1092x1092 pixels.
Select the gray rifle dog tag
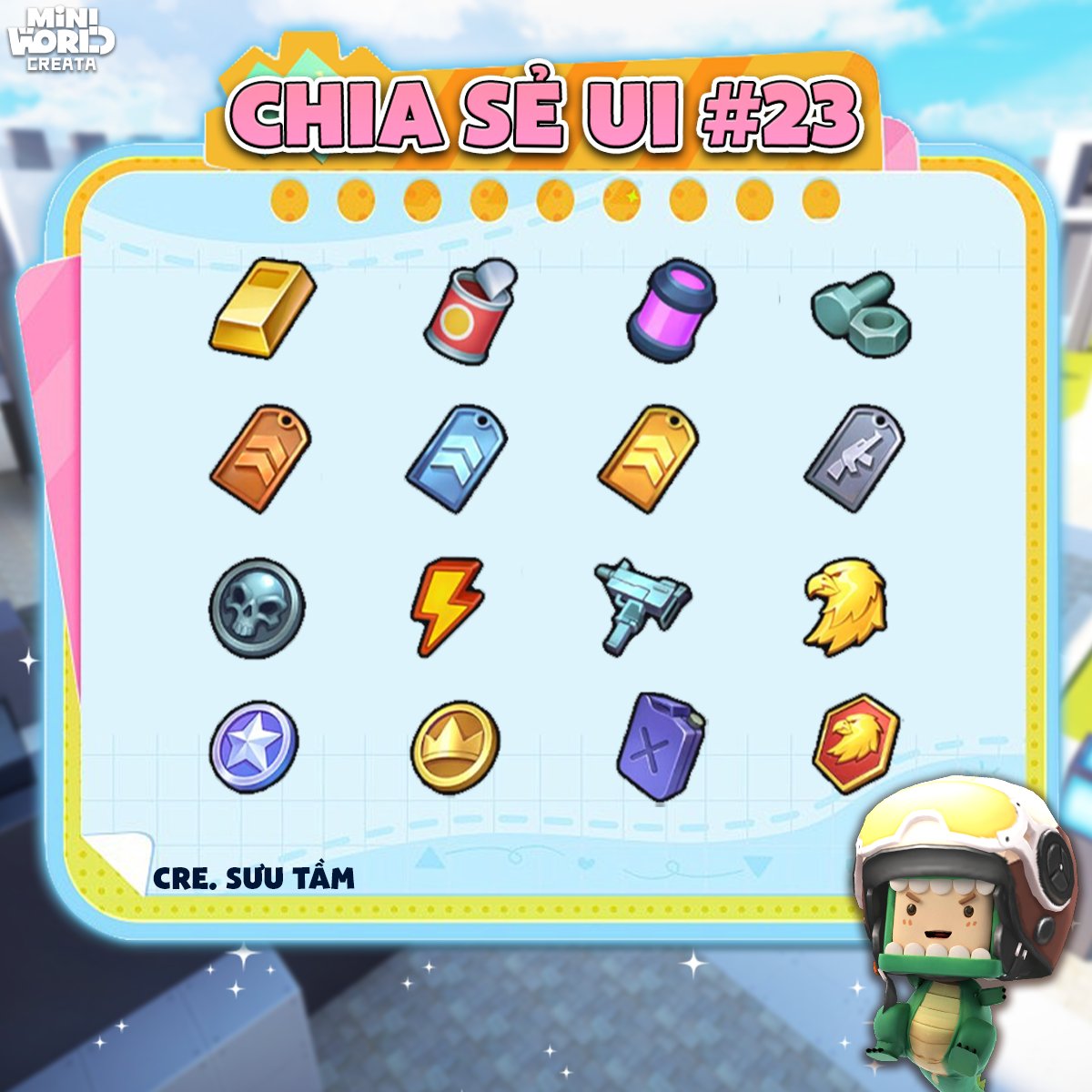click(854, 458)
